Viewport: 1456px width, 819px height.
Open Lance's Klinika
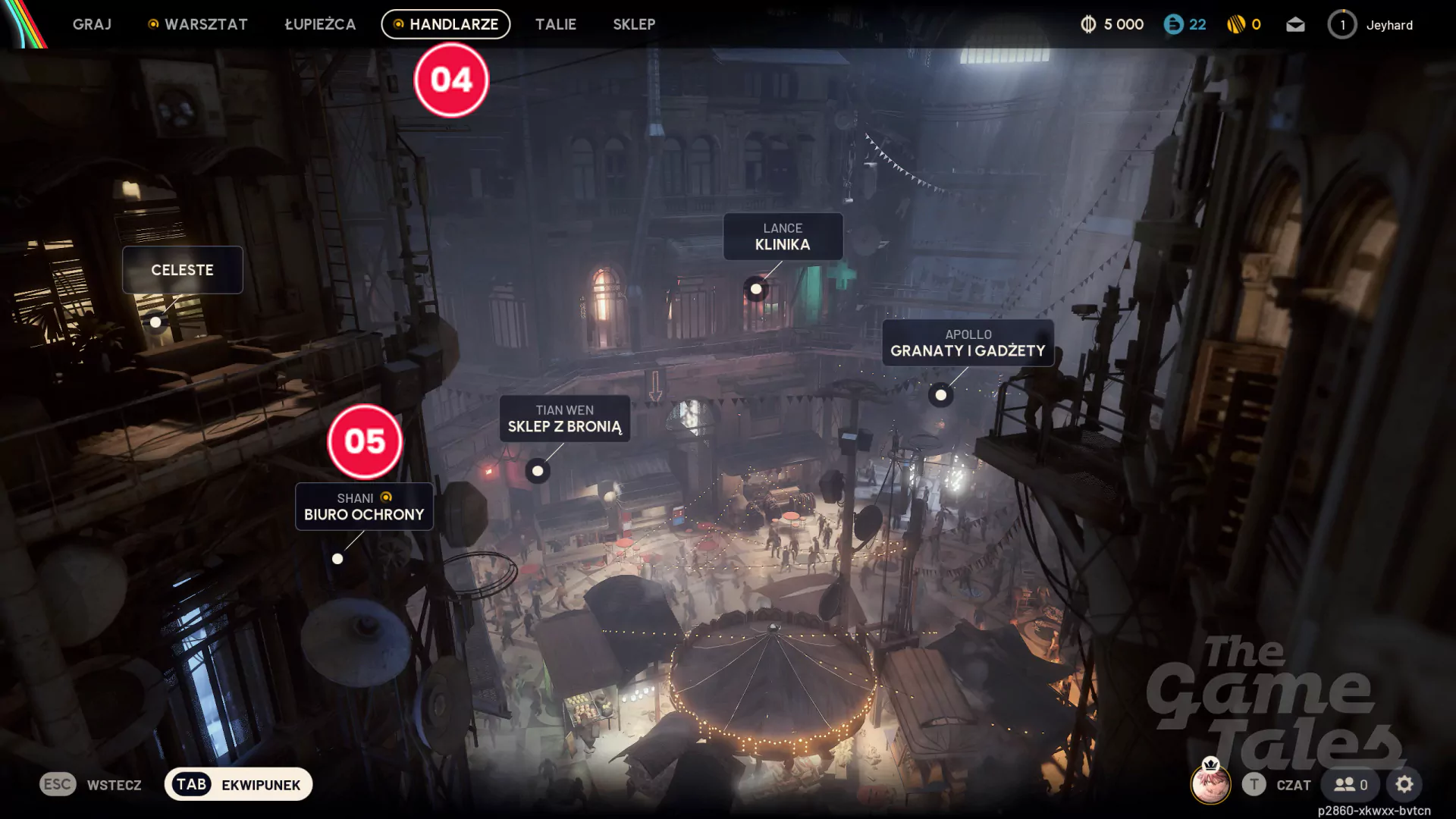(783, 237)
